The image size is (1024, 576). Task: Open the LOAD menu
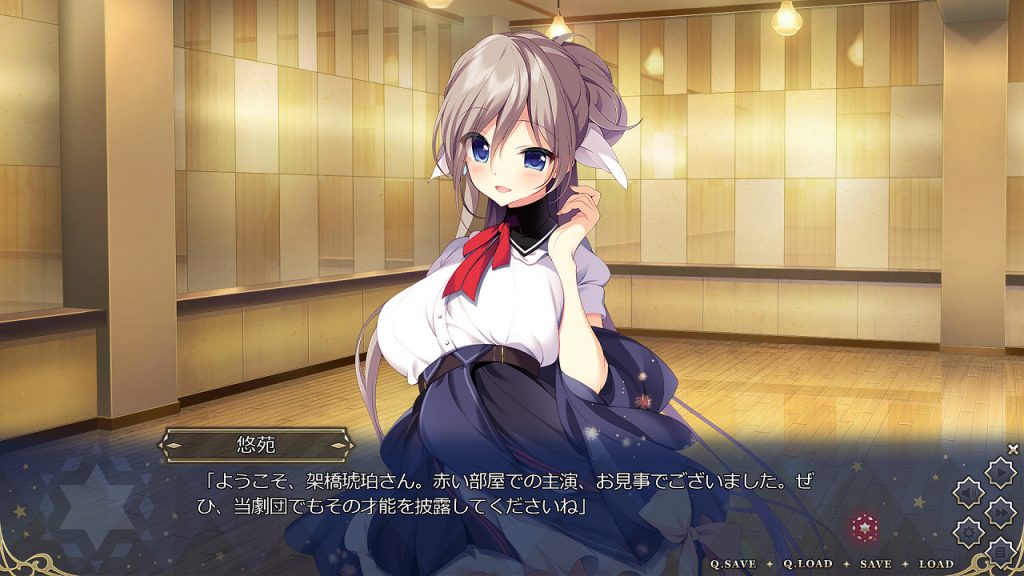click(x=936, y=564)
